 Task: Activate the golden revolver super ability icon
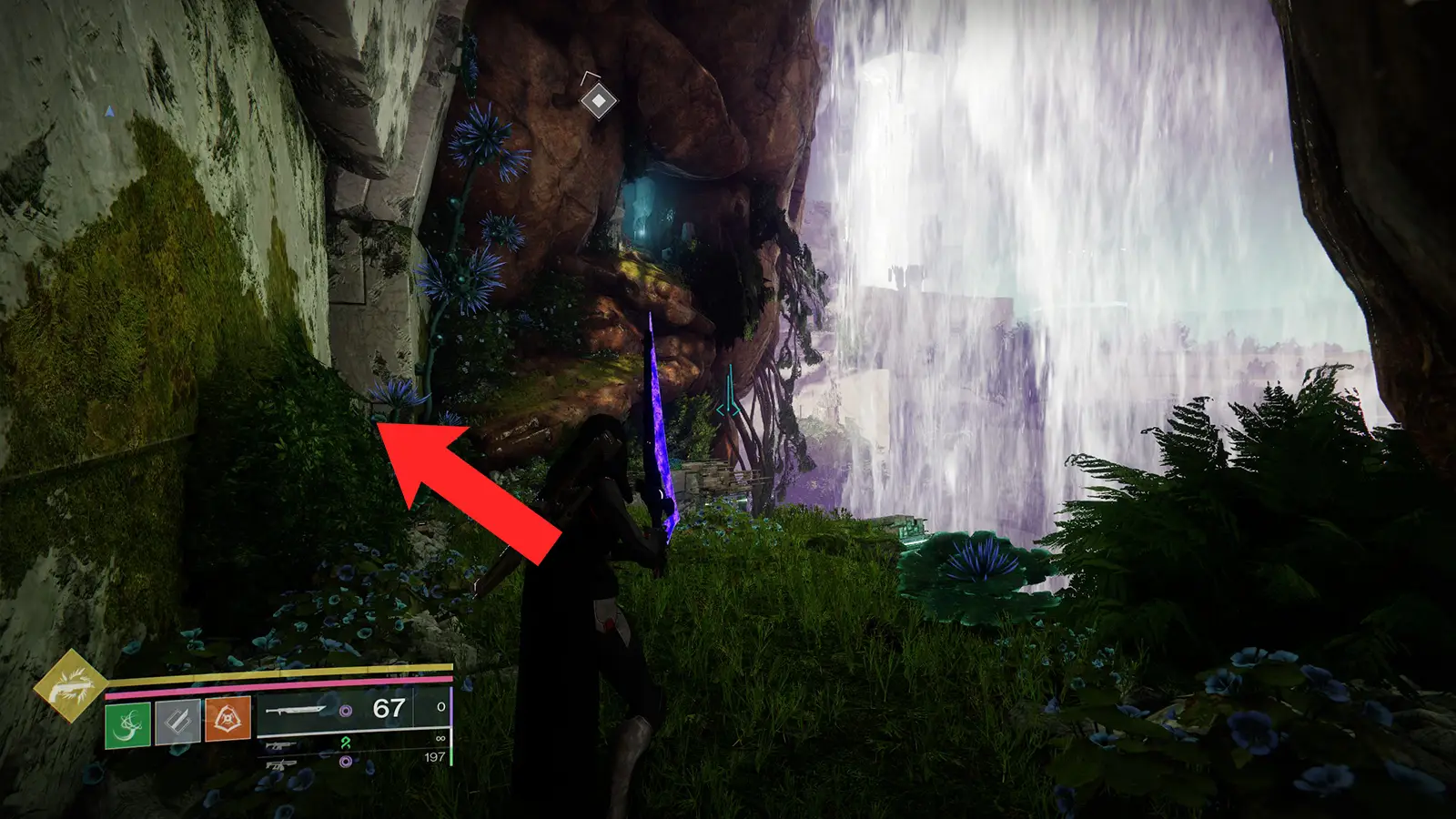[x=70, y=684]
